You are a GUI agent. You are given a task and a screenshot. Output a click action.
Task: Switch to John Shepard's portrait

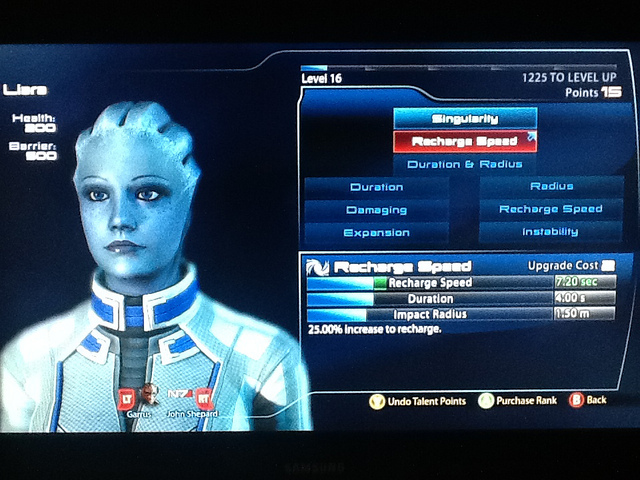(185, 397)
